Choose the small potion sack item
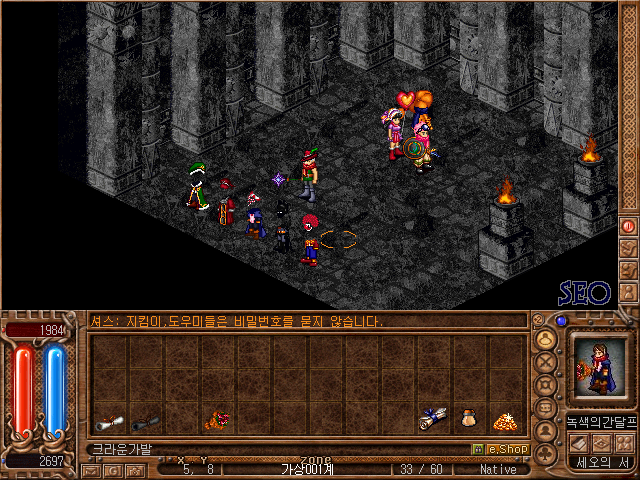 [468, 419]
